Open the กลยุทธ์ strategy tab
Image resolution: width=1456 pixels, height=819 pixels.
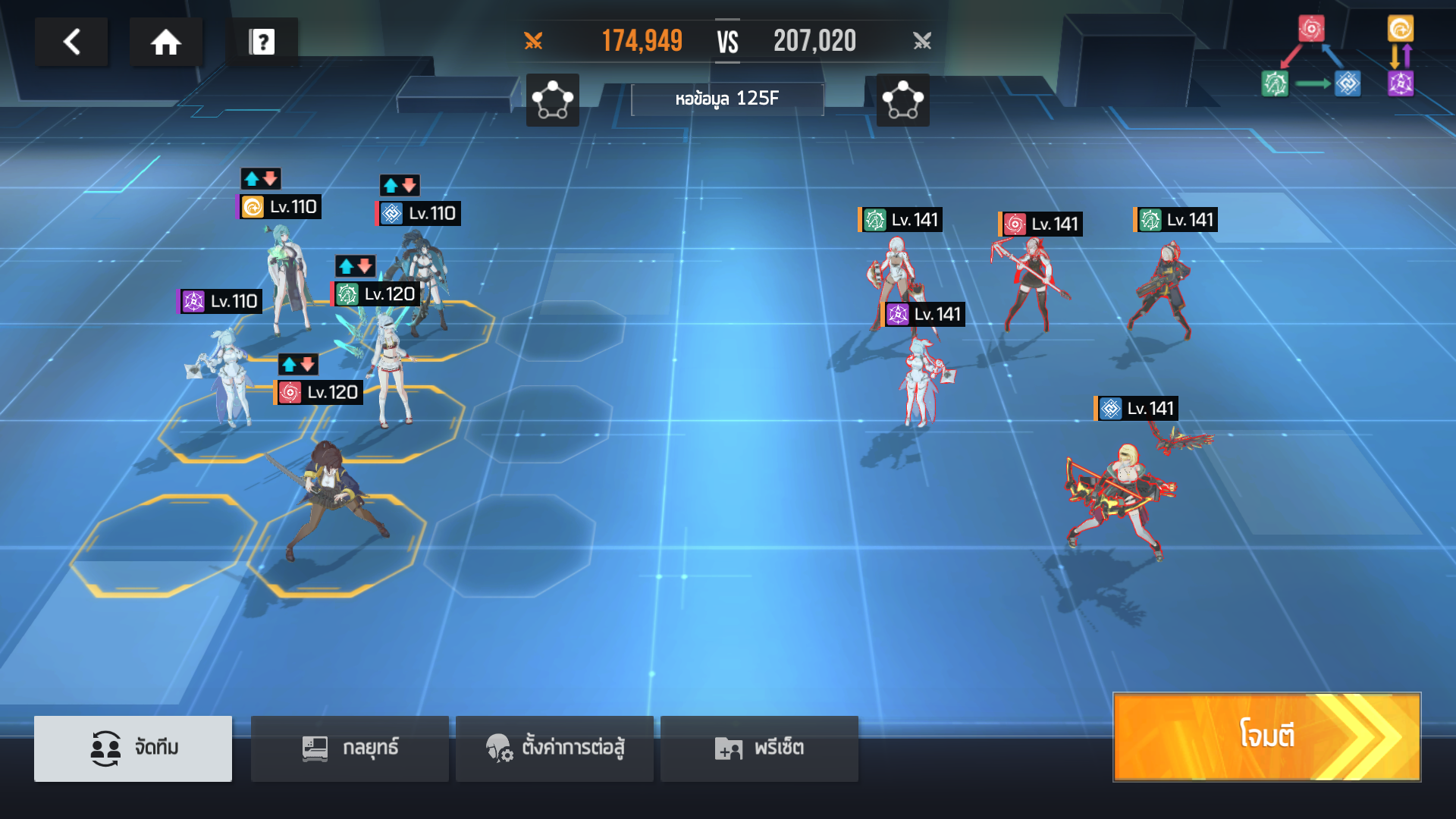[350, 748]
